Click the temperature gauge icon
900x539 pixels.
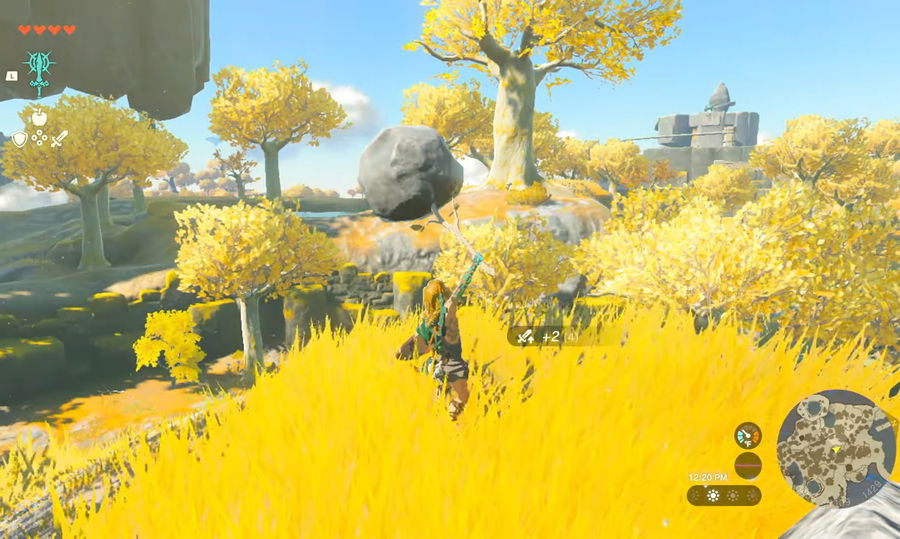747,435
